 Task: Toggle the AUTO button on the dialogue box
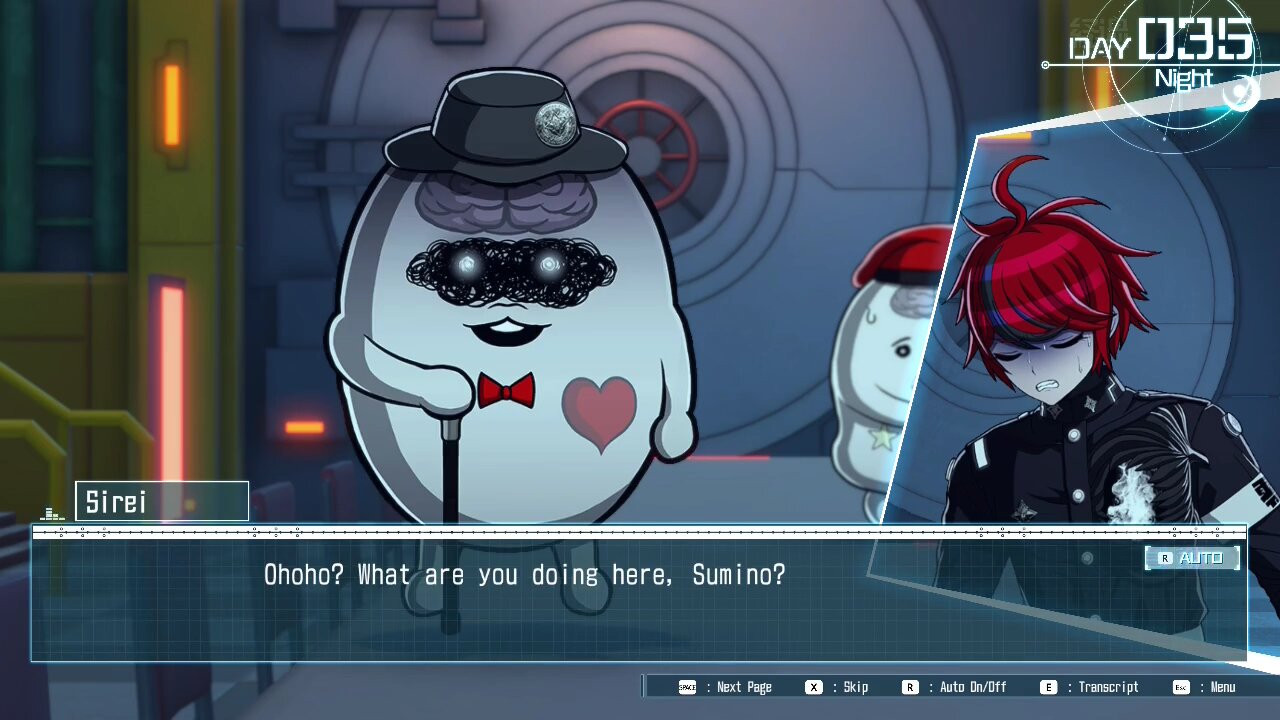click(1192, 558)
